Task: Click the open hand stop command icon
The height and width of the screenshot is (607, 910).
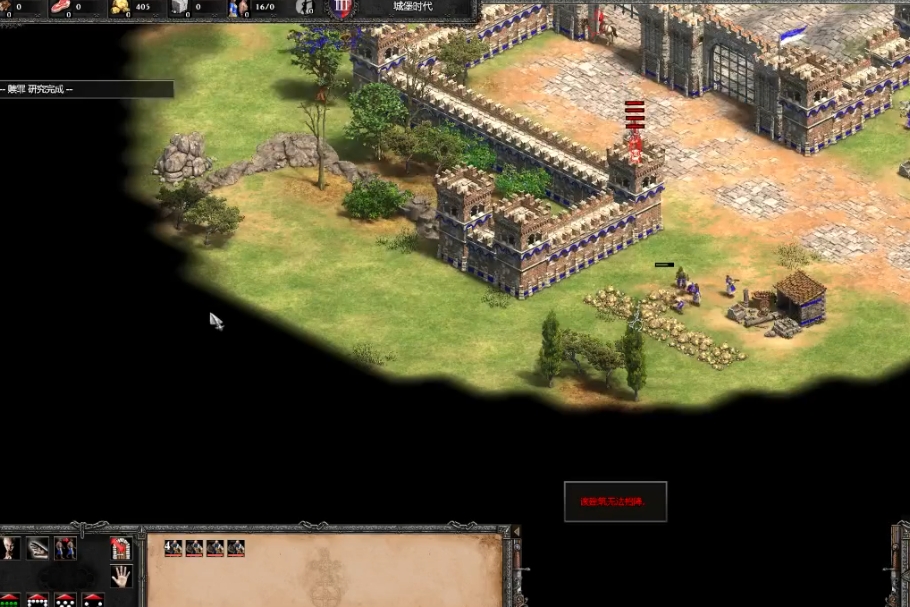Action: coord(121,575)
